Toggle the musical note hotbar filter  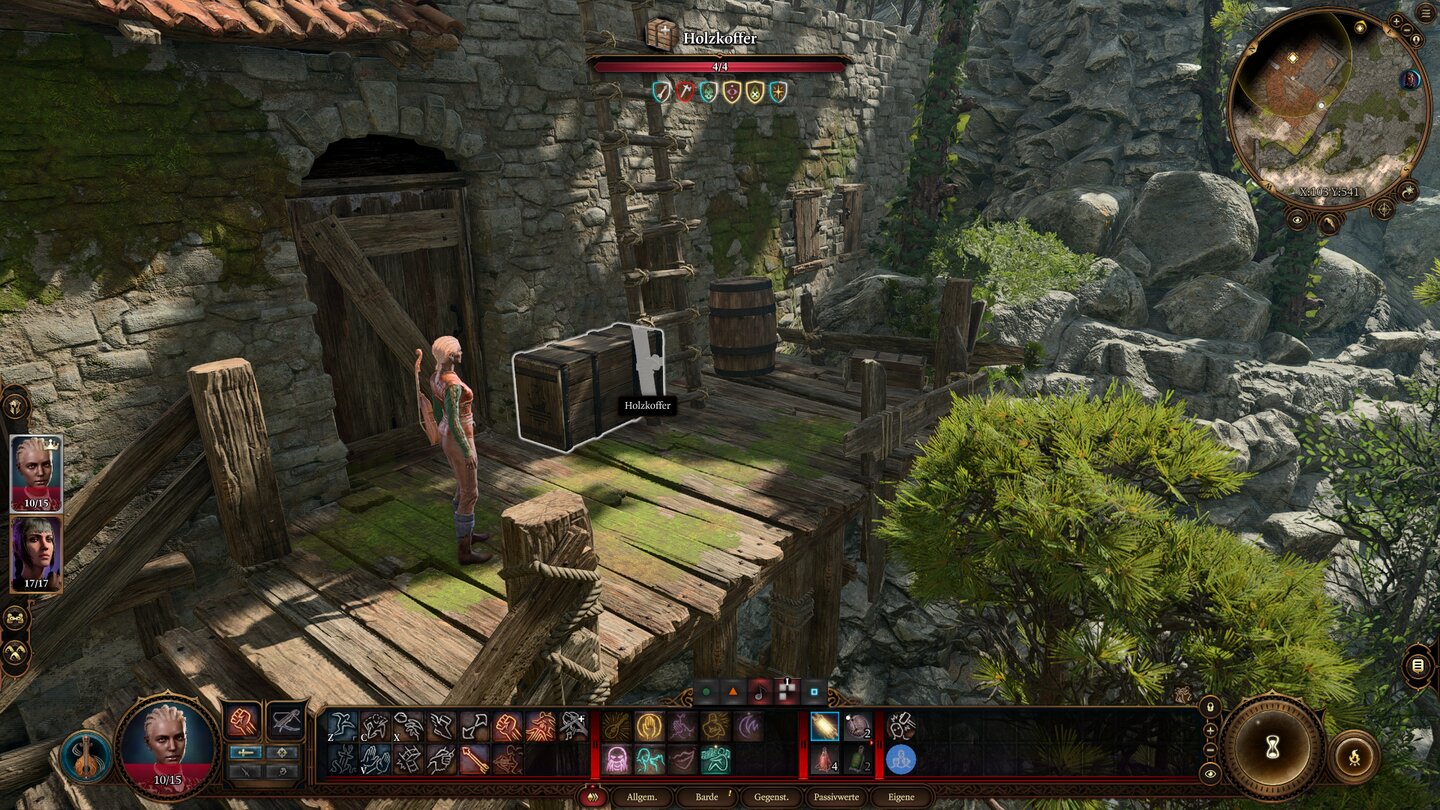760,691
